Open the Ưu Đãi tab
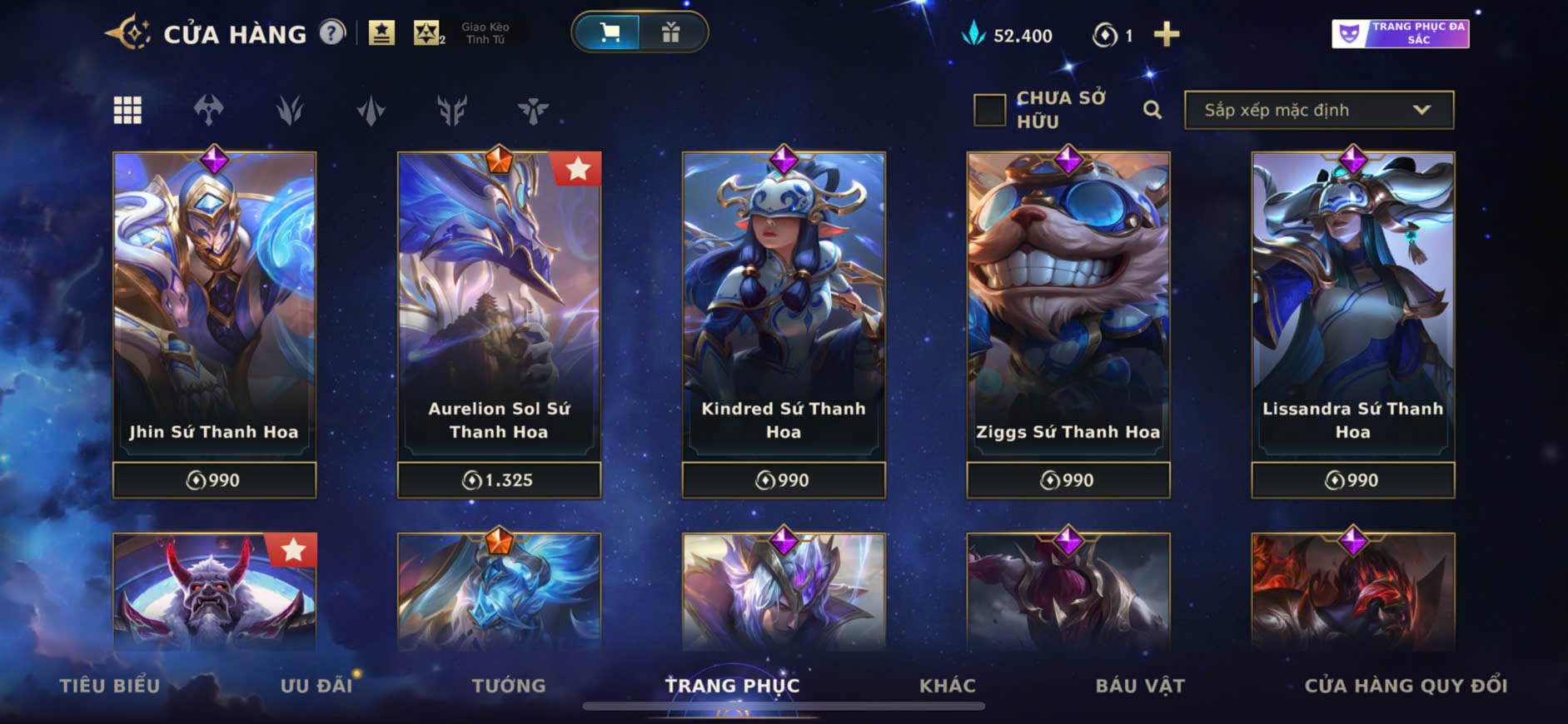This screenshot has height=724, width=1568. pos(316,685)
